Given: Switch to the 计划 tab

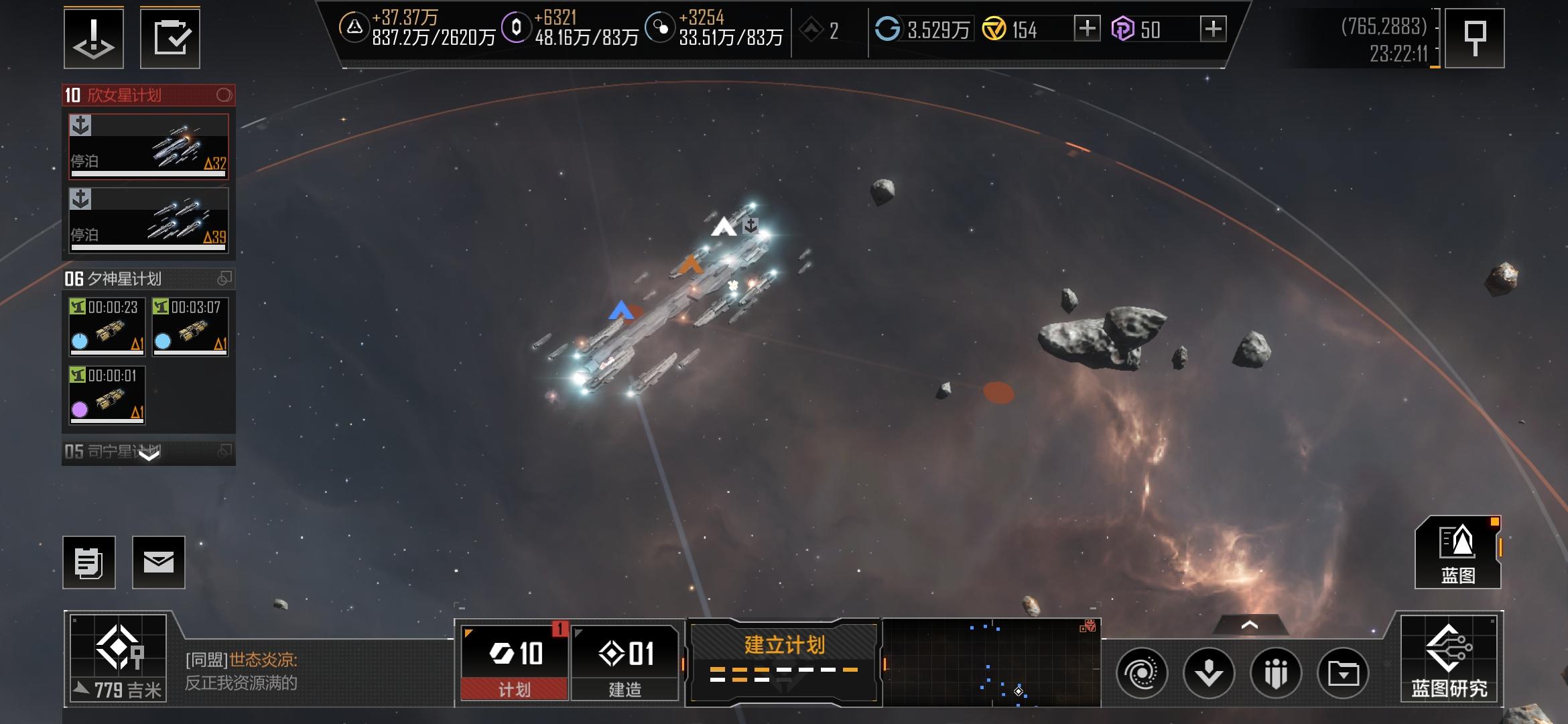Looking at the screenshot, I should point(514,662).
